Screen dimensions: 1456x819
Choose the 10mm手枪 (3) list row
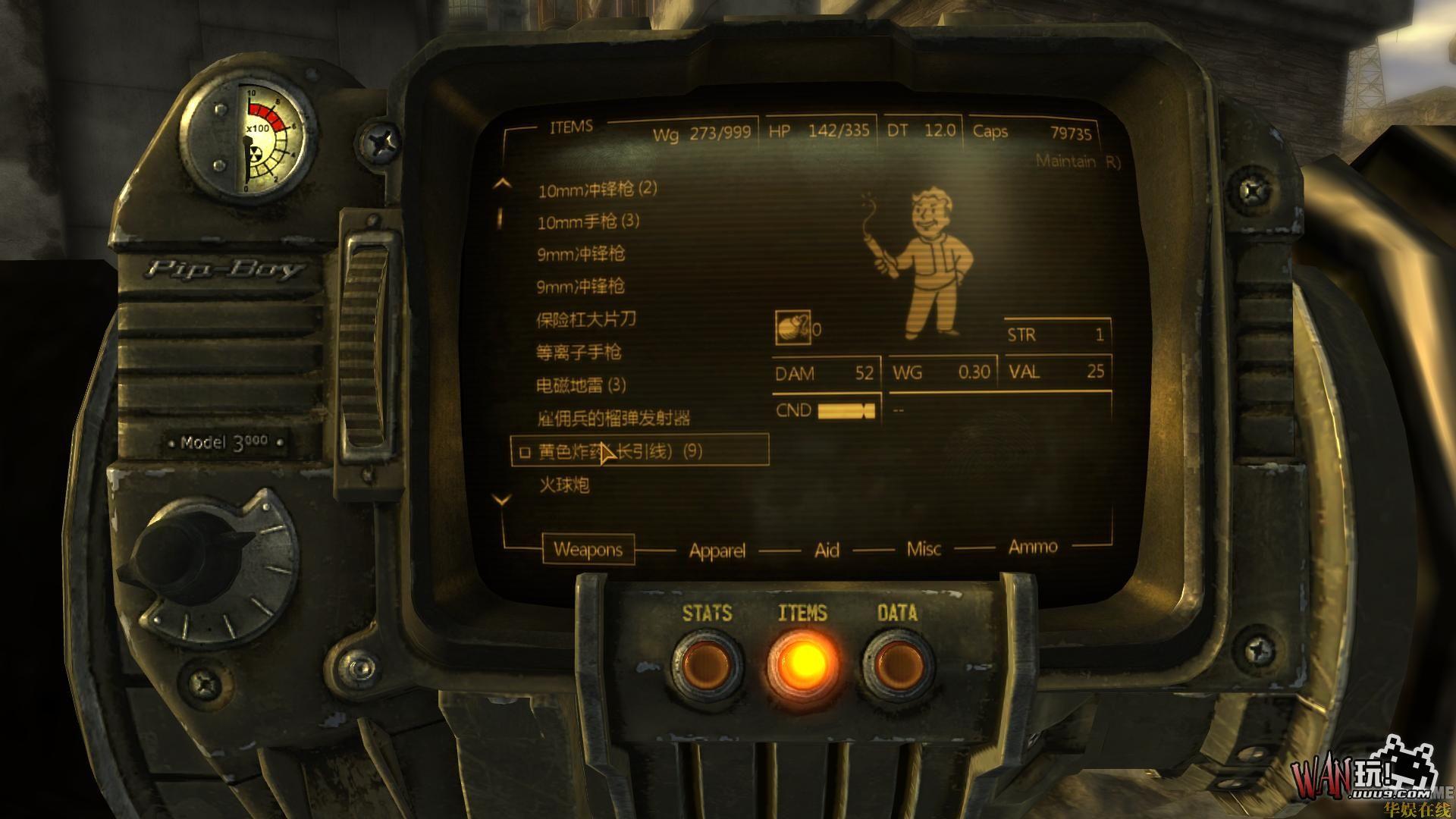click(x=588, y=221)
